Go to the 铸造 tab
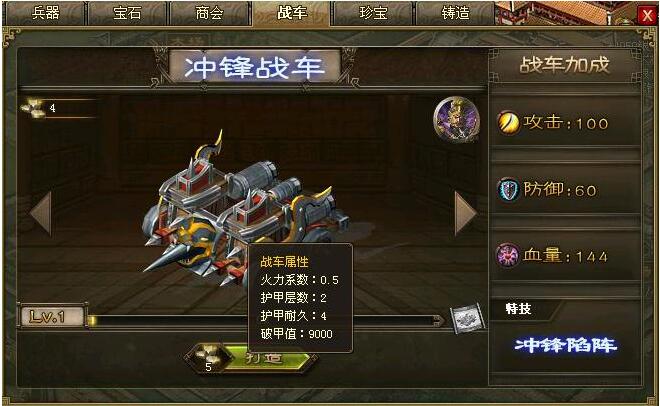 point(455,13)
